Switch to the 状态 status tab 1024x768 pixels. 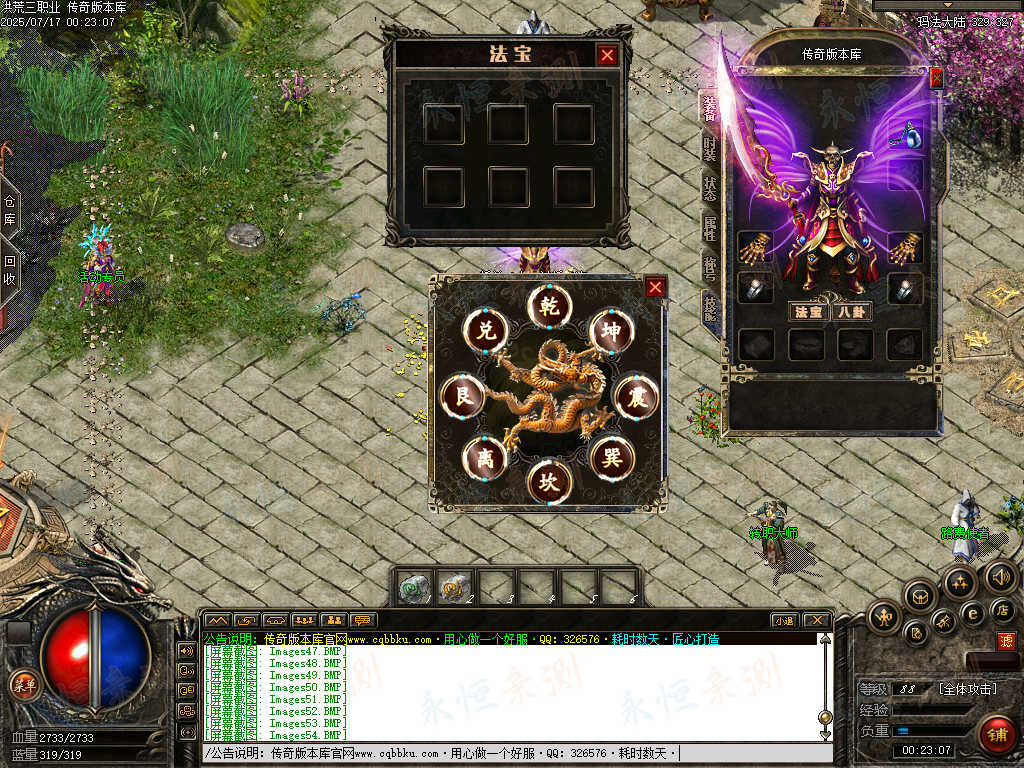tap(709, 187)
